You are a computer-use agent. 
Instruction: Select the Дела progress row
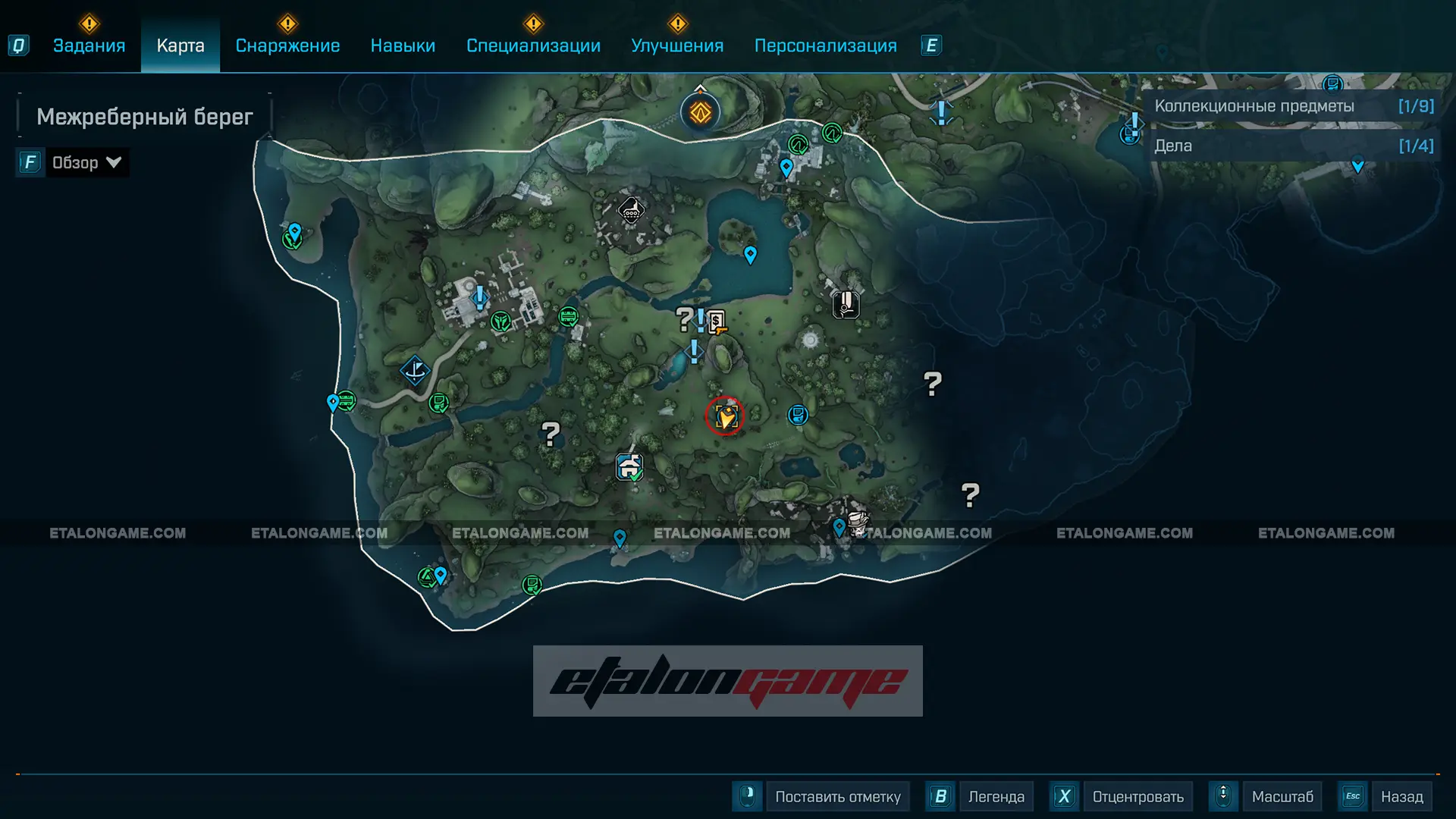1293,146
